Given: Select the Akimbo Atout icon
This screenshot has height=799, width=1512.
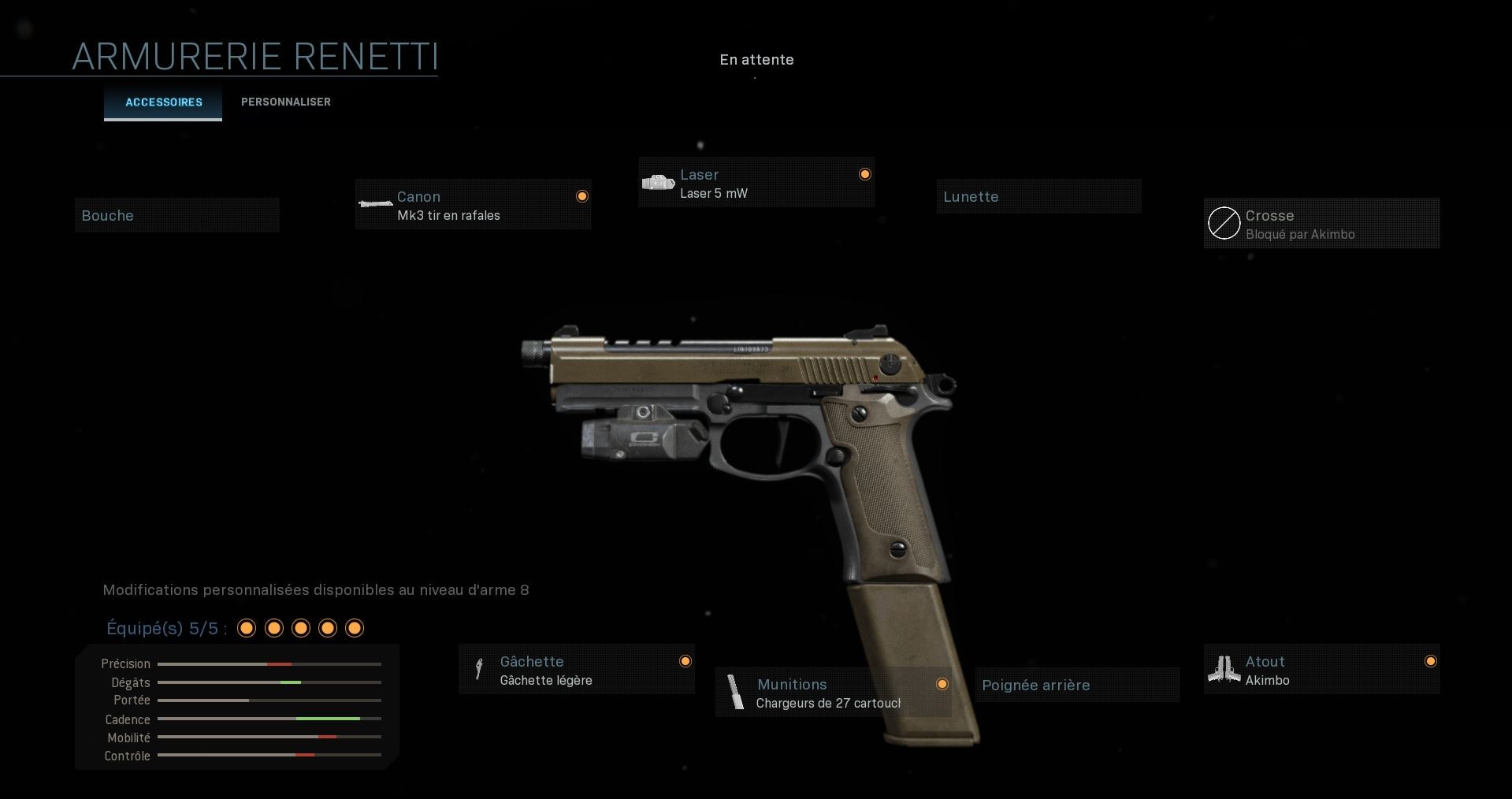Looking at the screenshot, I should [x=1224, y=668].
